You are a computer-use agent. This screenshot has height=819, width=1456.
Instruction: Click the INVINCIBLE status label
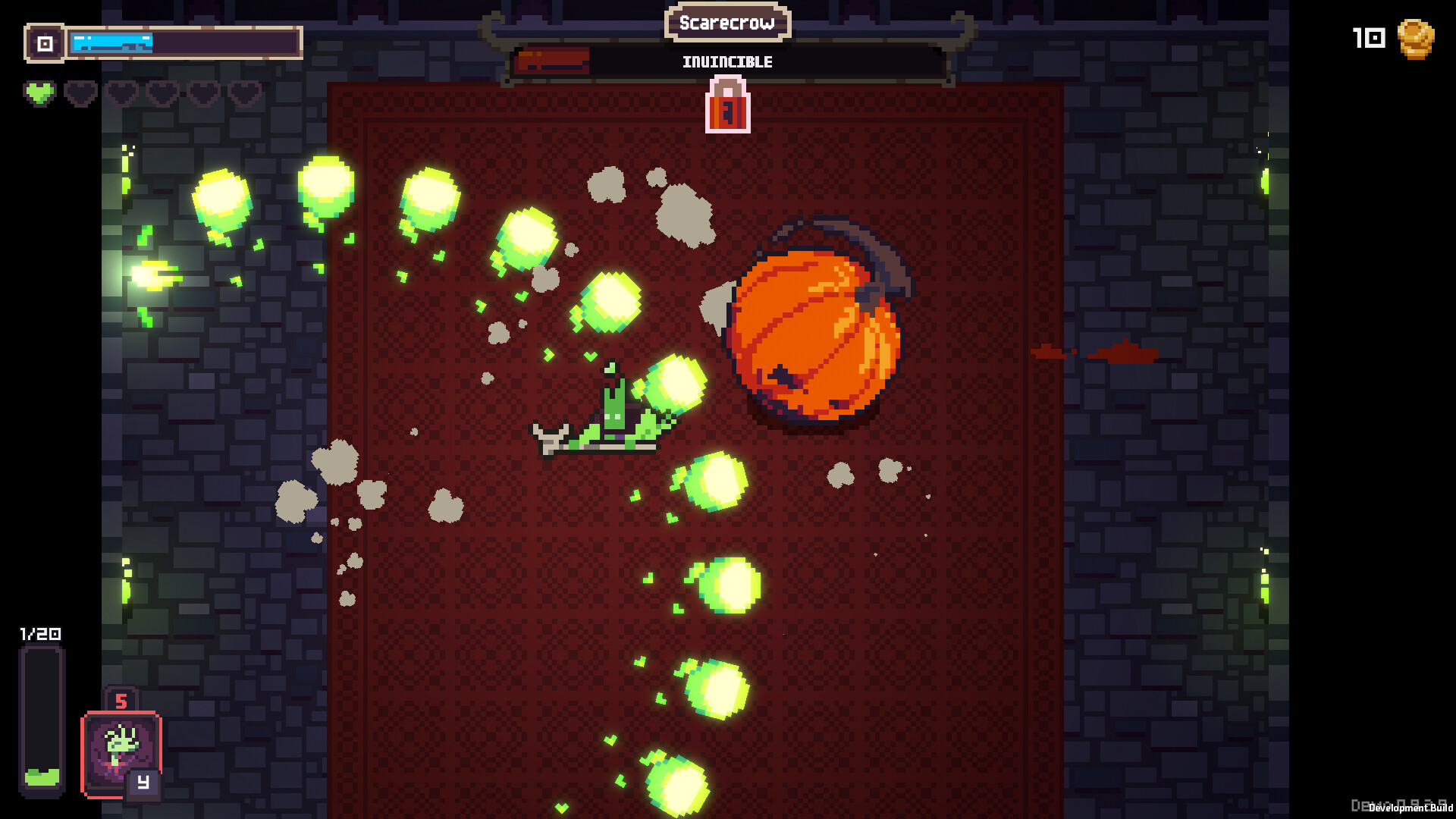727,62
